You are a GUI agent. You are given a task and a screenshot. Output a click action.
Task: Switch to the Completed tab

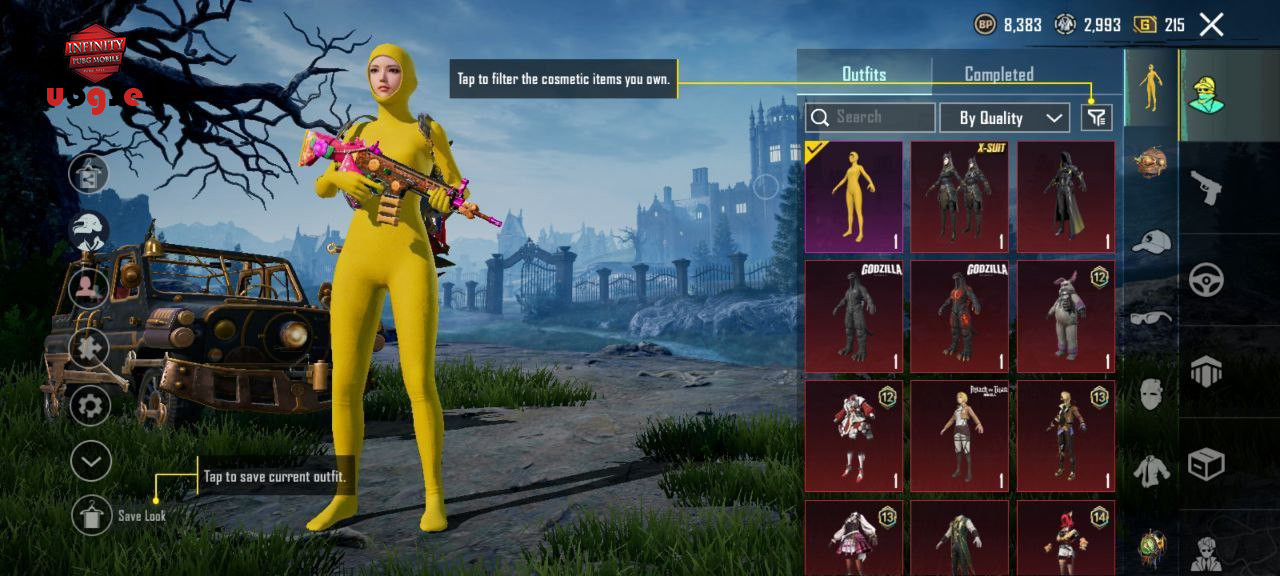tap(998, 74)
